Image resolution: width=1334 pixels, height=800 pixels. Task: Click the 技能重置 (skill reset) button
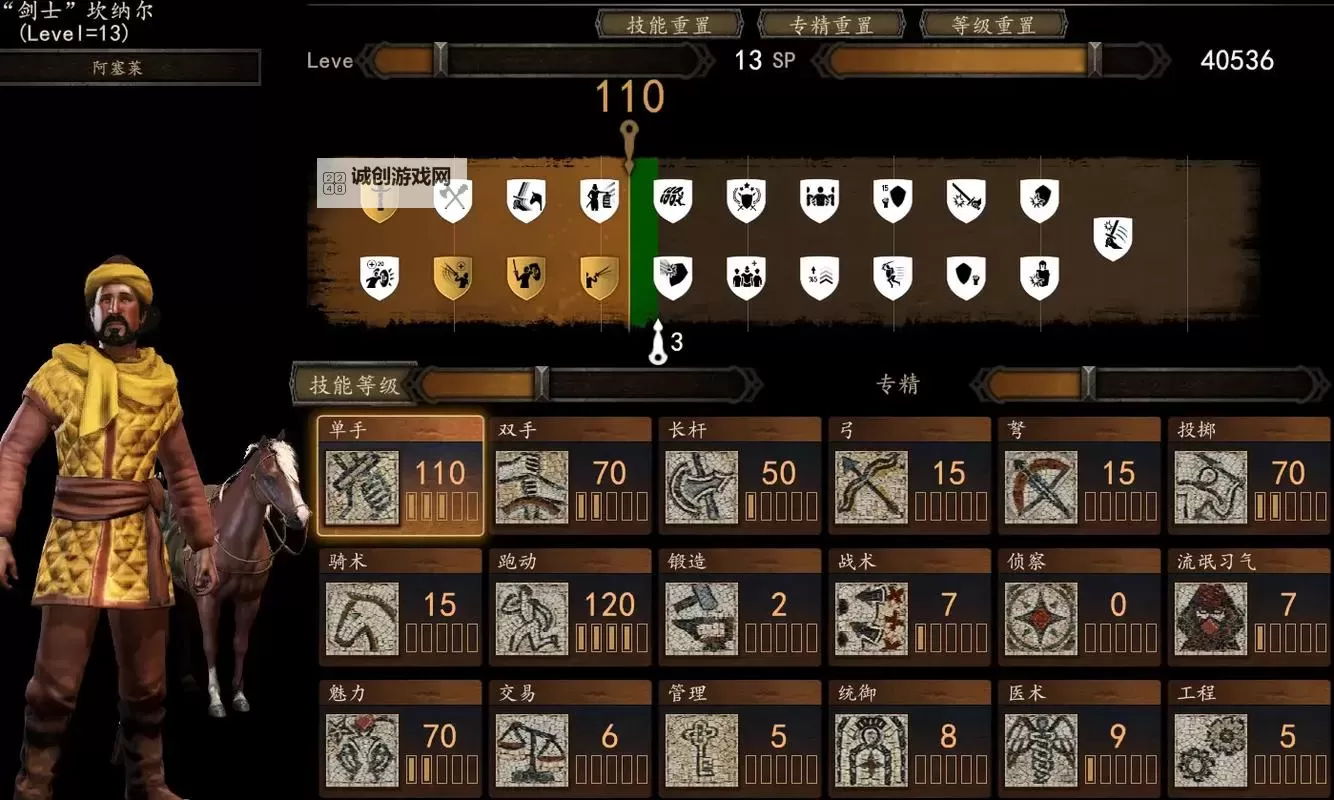pos(668,25)
